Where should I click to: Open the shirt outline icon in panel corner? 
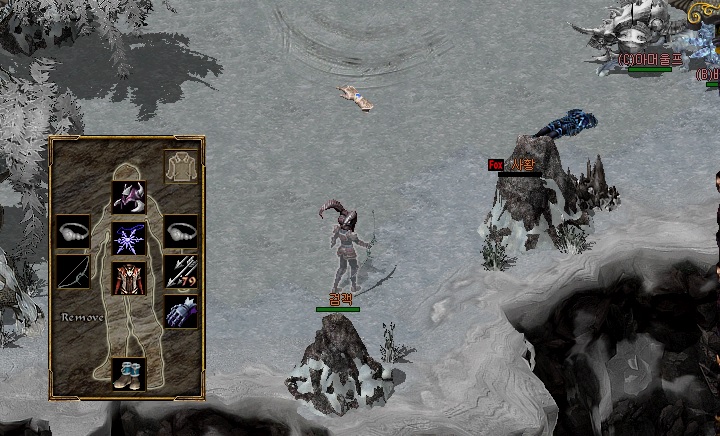point(181,167)
